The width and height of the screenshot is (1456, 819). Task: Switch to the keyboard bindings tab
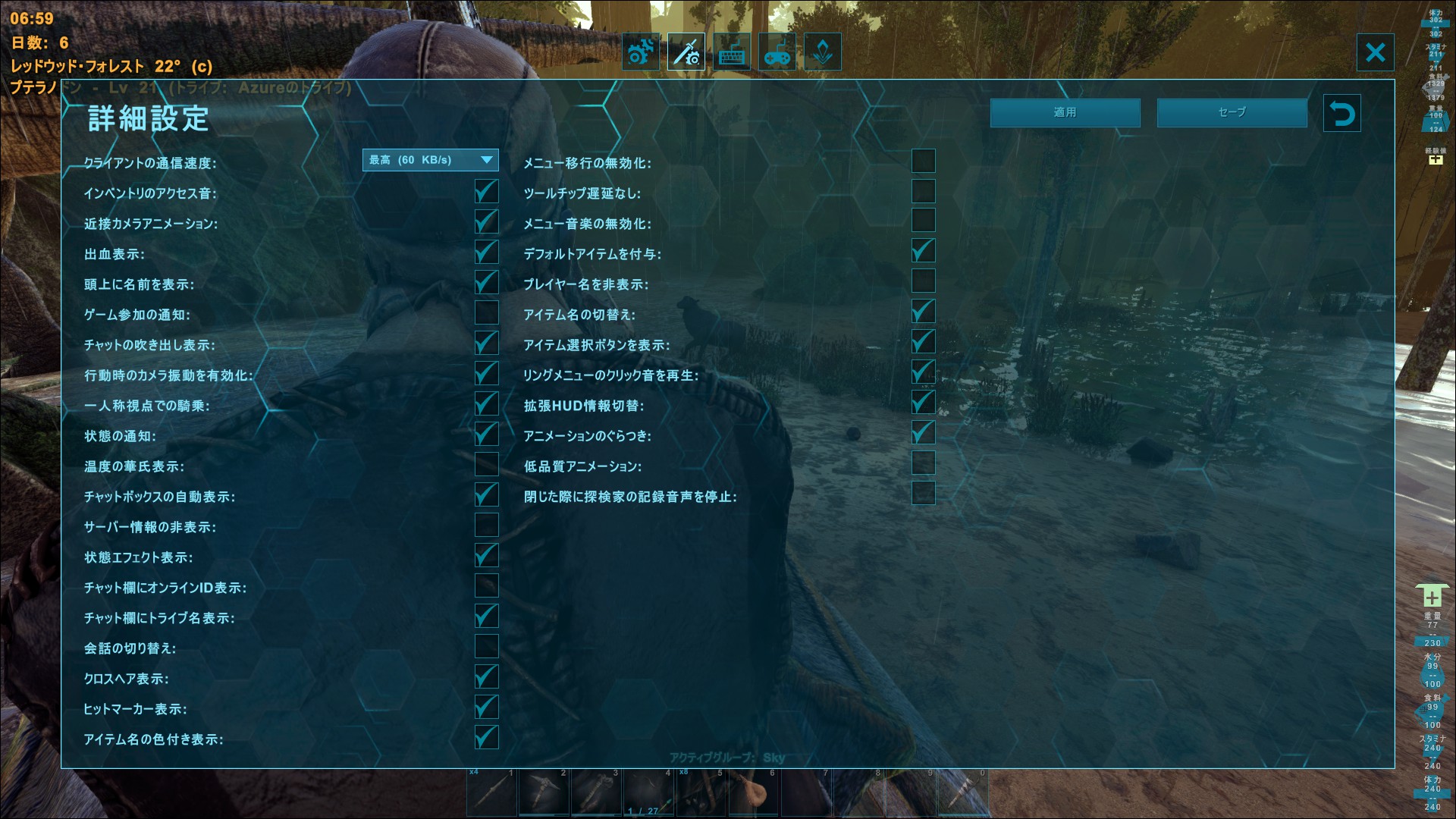[732, 52]
